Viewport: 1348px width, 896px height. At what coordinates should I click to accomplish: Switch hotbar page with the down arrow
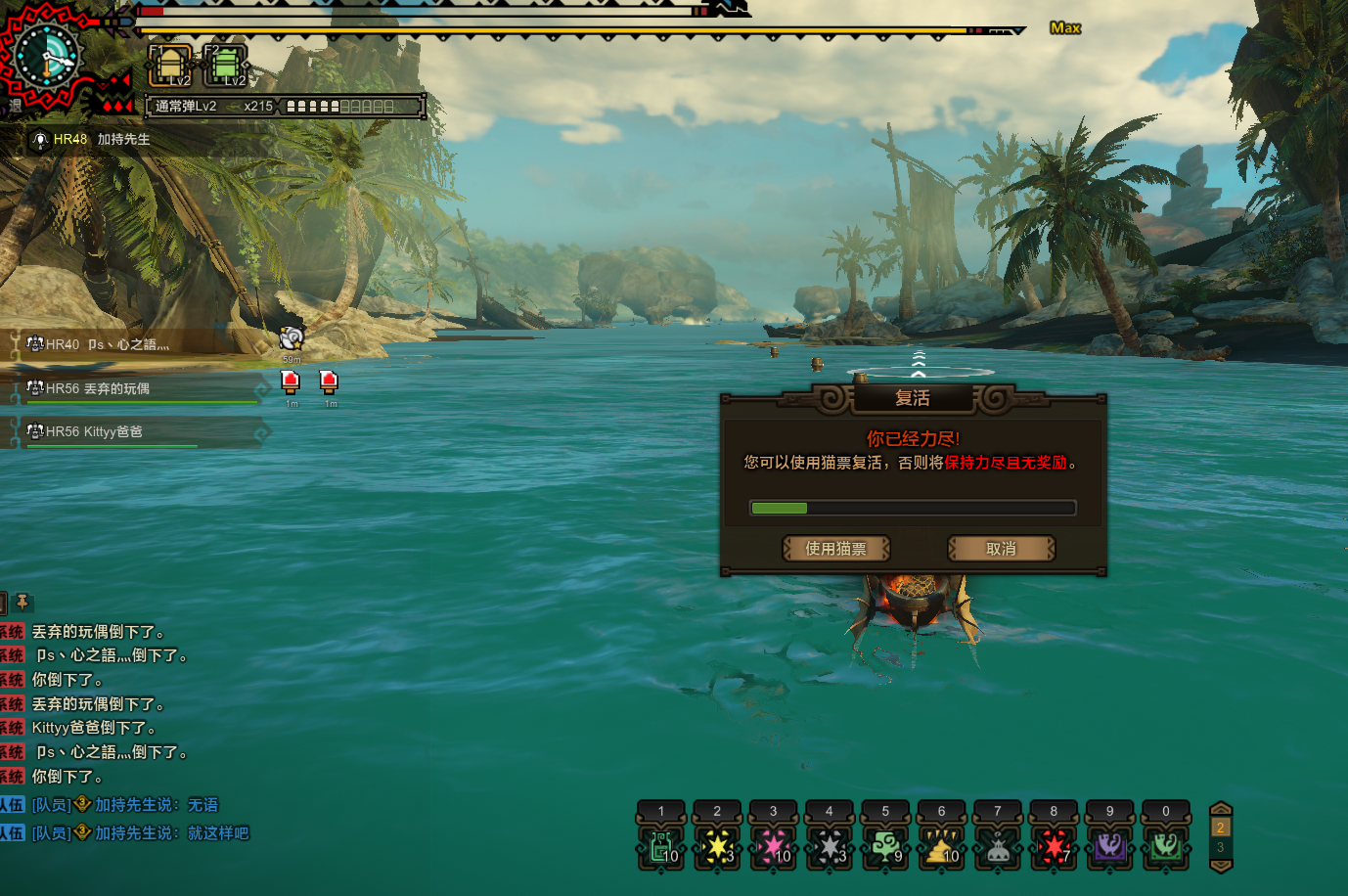pyautogui.click(x=1221, y=866)
